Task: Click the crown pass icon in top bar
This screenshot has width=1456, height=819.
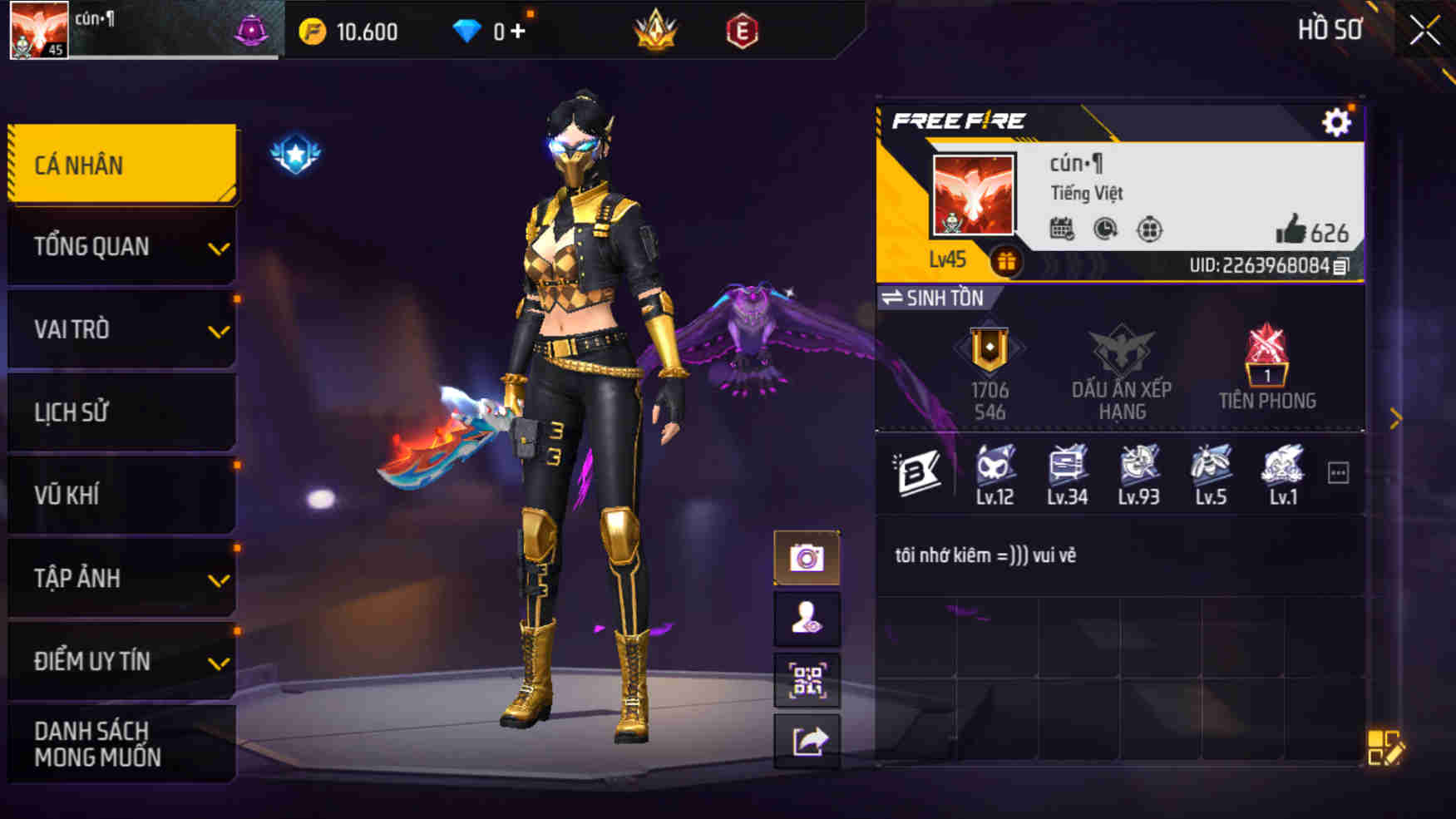Action: tap(656, 31)
